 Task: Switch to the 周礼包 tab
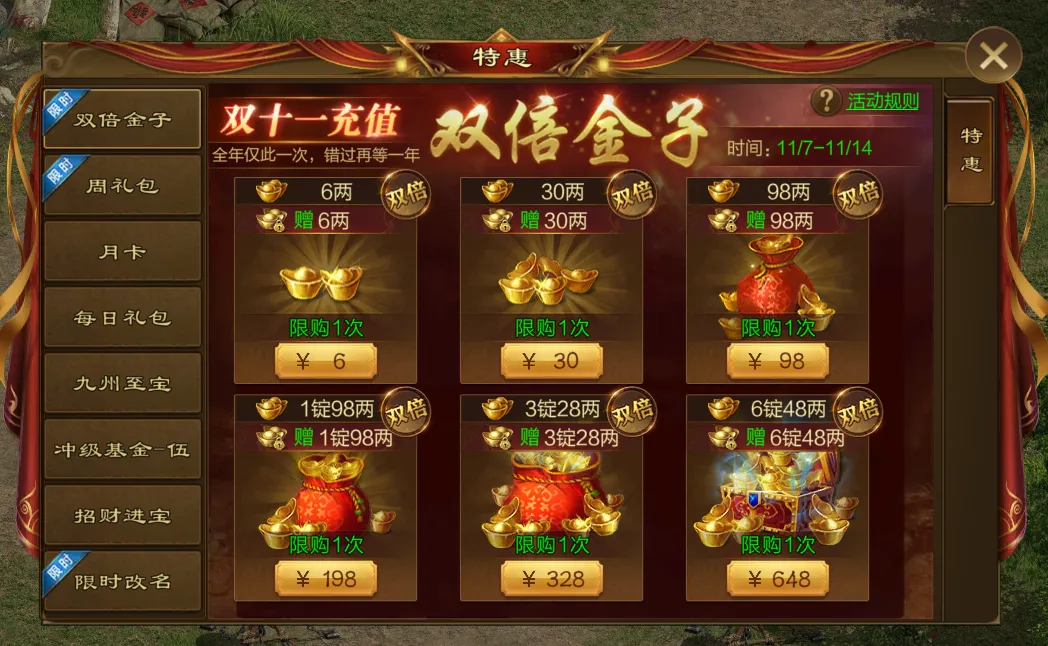[122, 186]
